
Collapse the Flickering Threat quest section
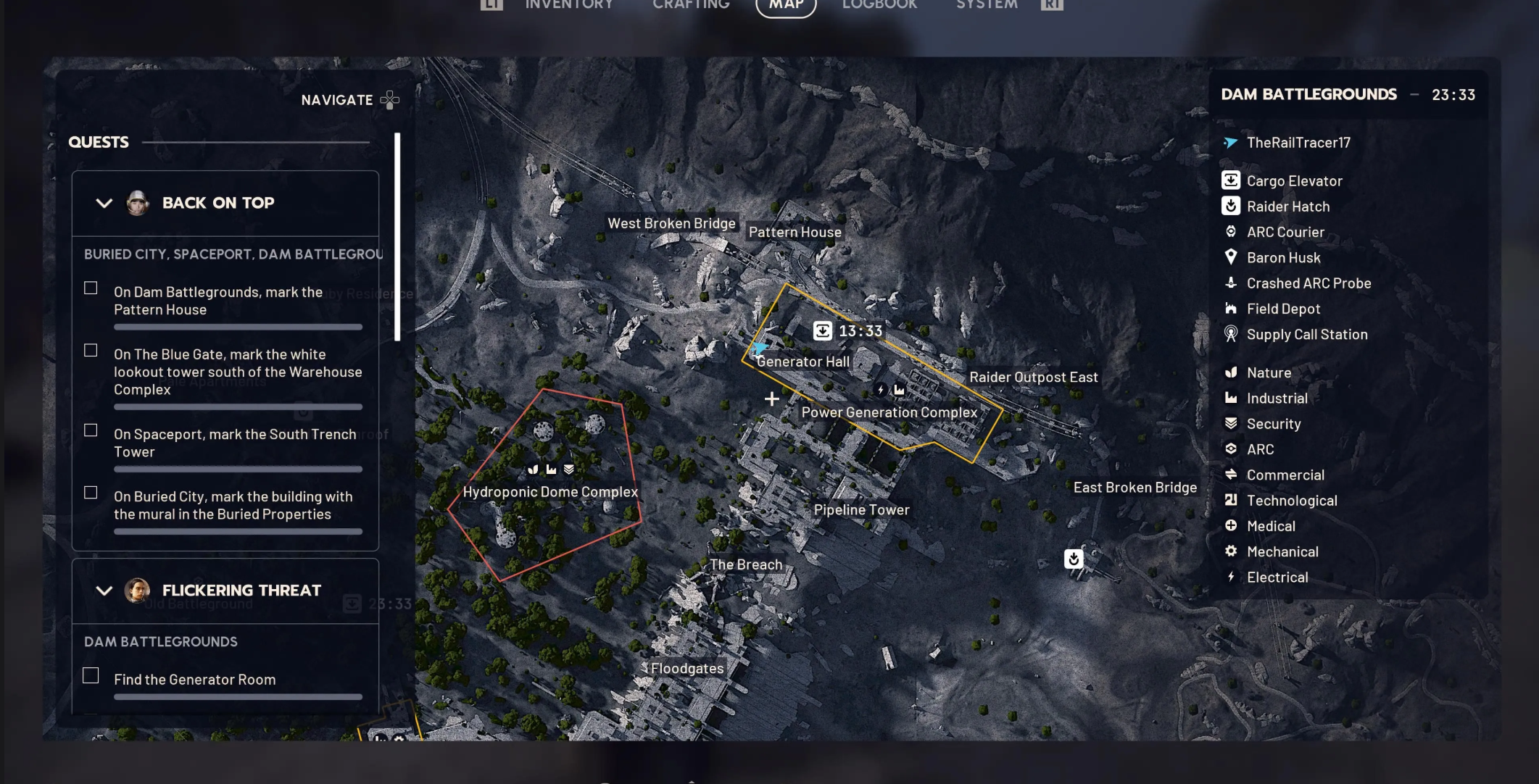pyautogui.click(x=104, y=591)
